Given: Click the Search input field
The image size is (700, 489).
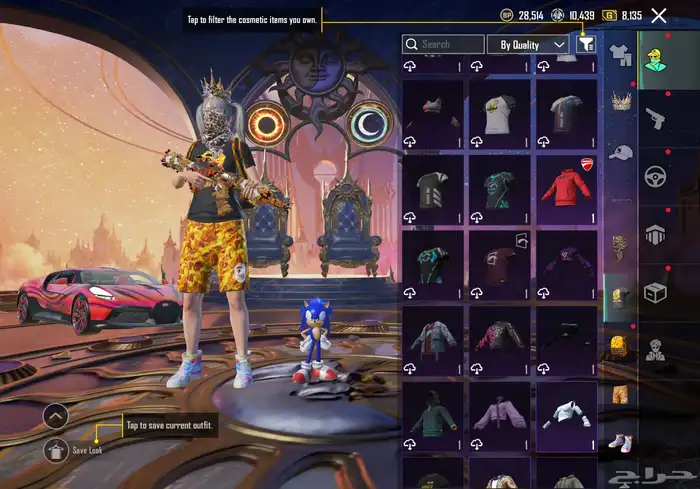Looking at the screenshot, I should coord(442,45).
